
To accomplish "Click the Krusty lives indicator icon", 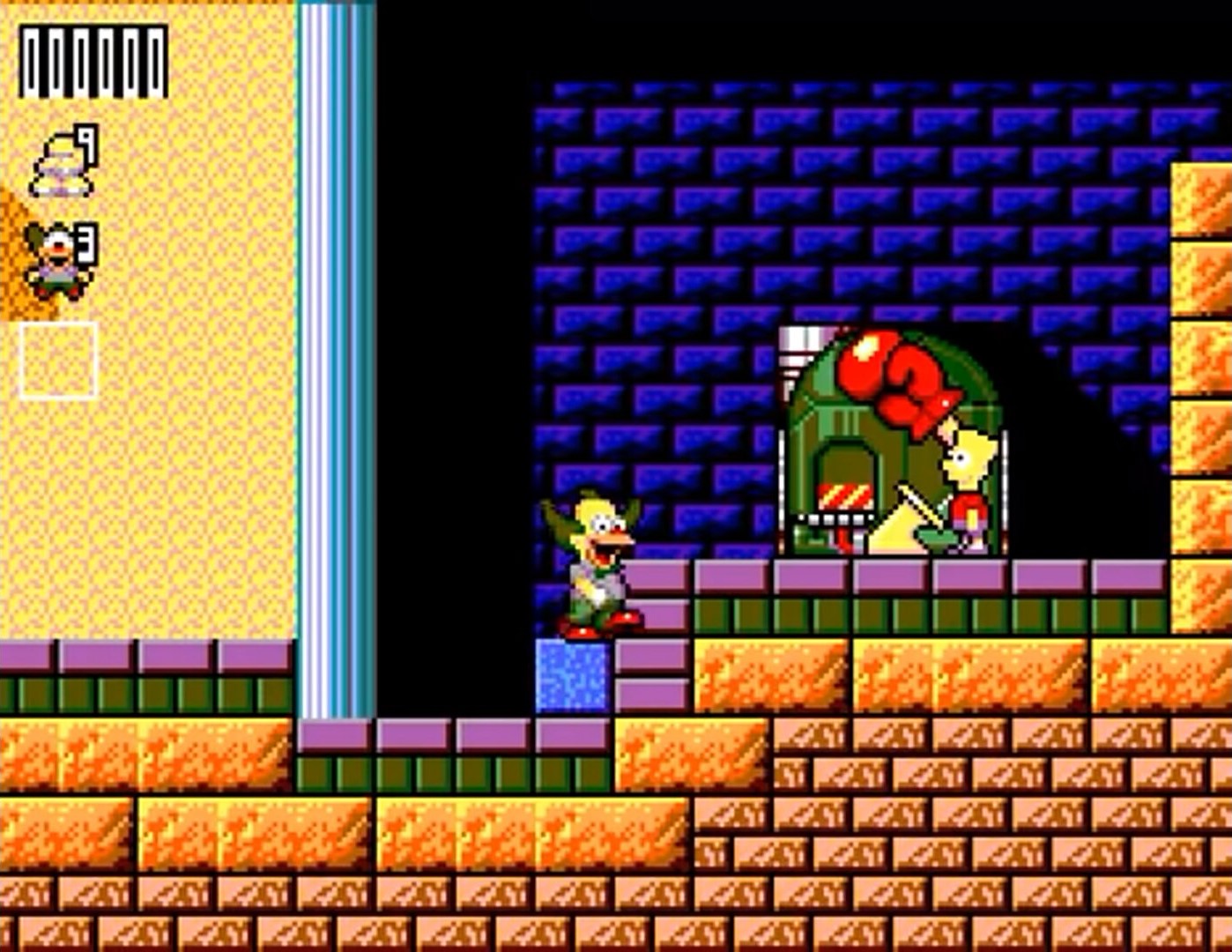I will (x=55, y=260).
